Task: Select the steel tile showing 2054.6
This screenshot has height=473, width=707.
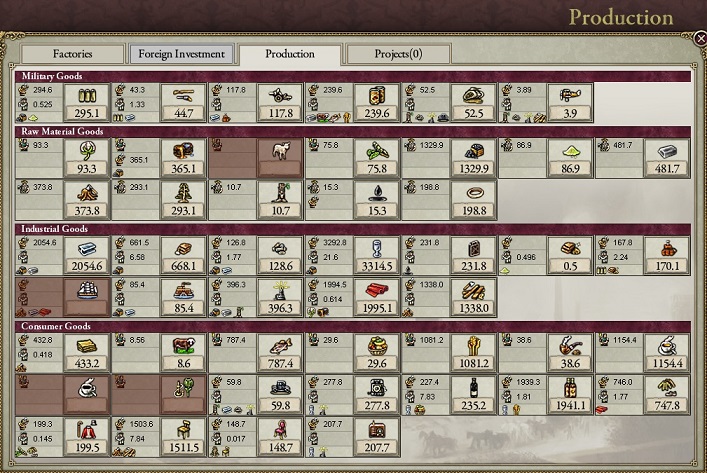Action: point(85,255)
